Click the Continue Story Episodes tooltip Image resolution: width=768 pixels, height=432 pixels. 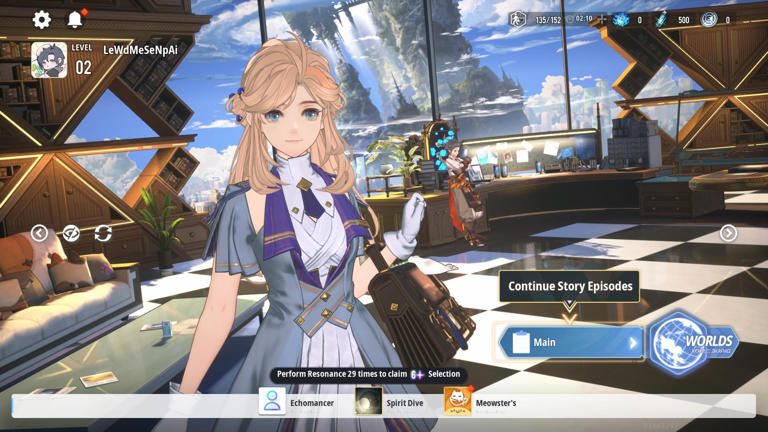[x=570, y=286]
